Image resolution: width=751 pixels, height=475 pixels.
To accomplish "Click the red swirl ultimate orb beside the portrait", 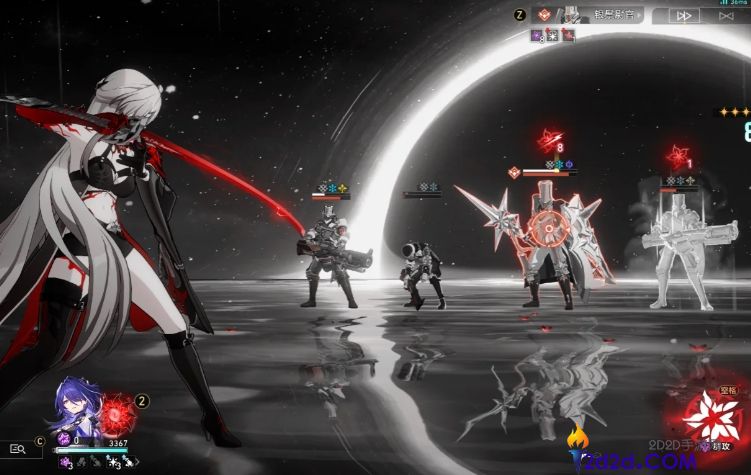I will 116,410.
